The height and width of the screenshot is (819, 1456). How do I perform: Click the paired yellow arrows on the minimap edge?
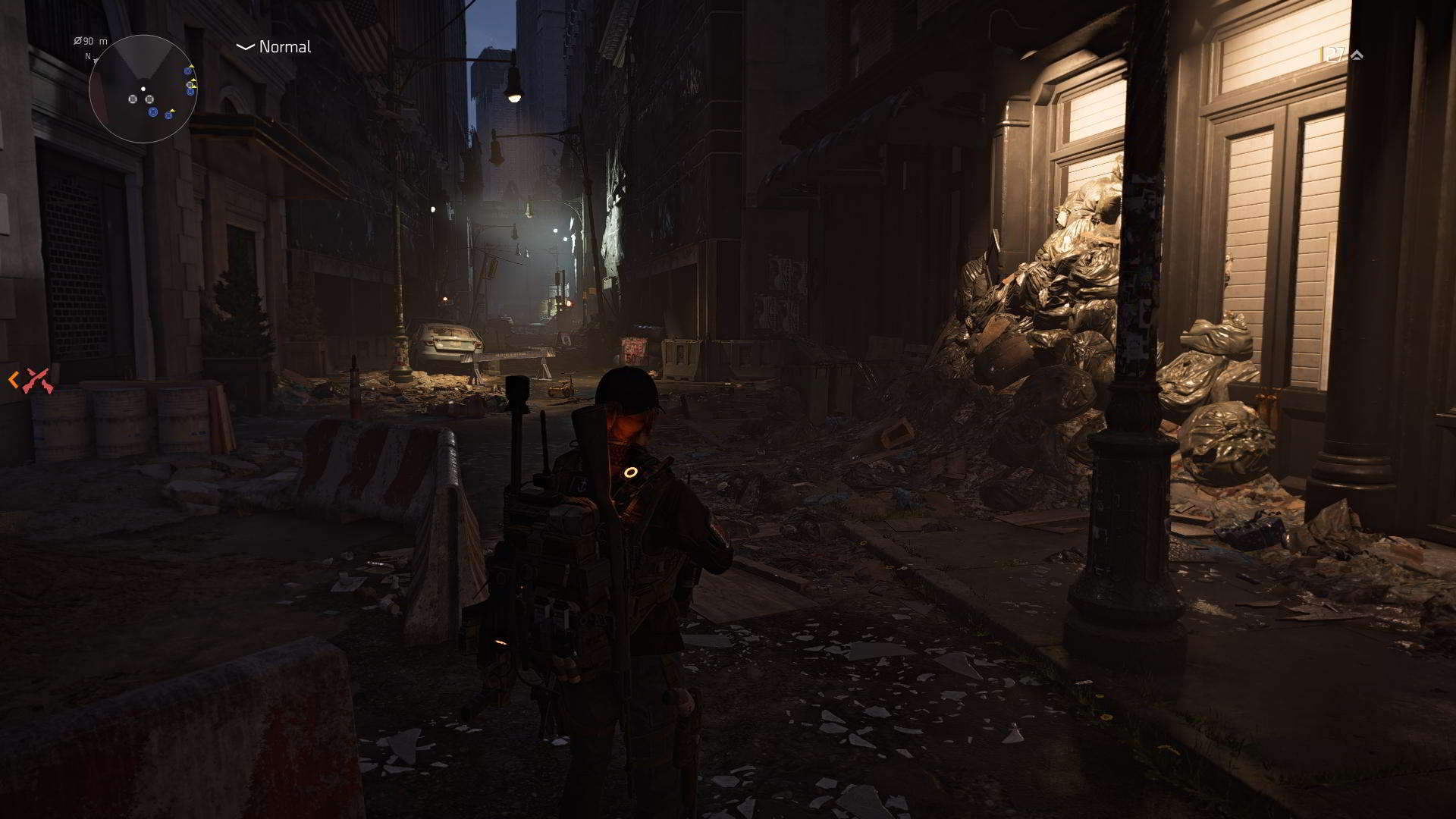[x=193, y=84]
